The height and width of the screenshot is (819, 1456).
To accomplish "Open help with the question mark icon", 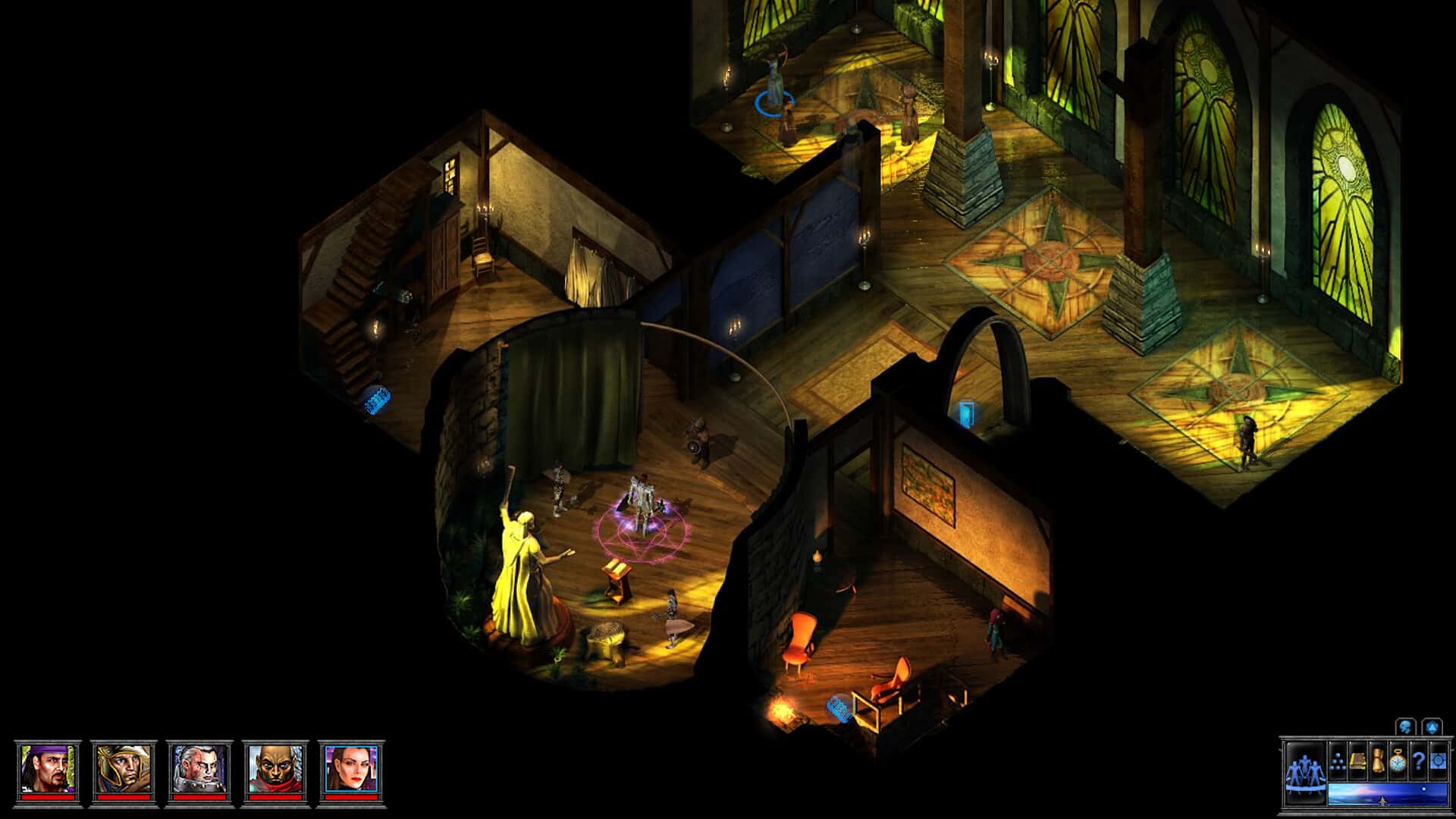I will [x=1417, y=761].
